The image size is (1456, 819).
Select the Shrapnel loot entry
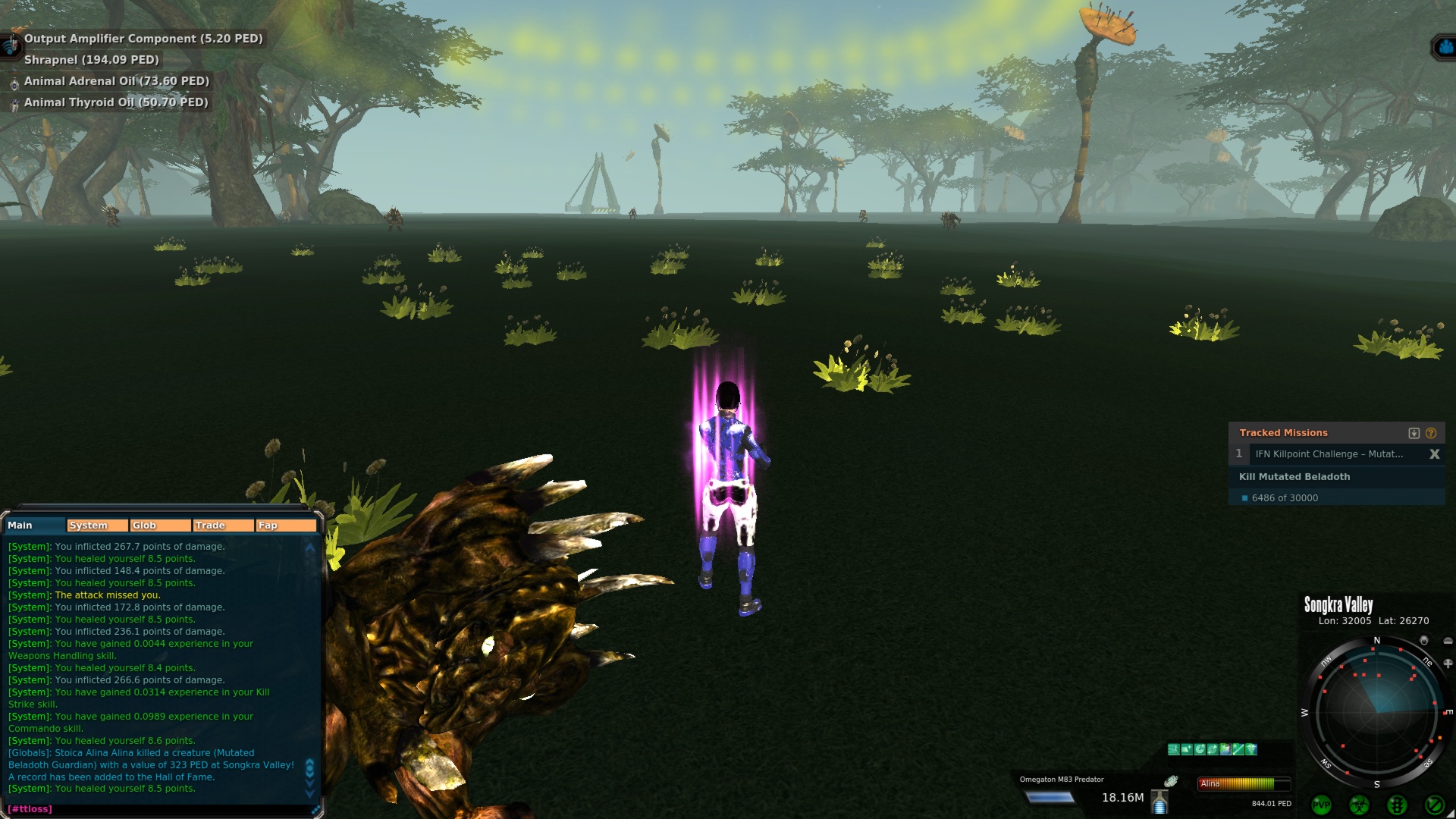click(x=91, y=60)
